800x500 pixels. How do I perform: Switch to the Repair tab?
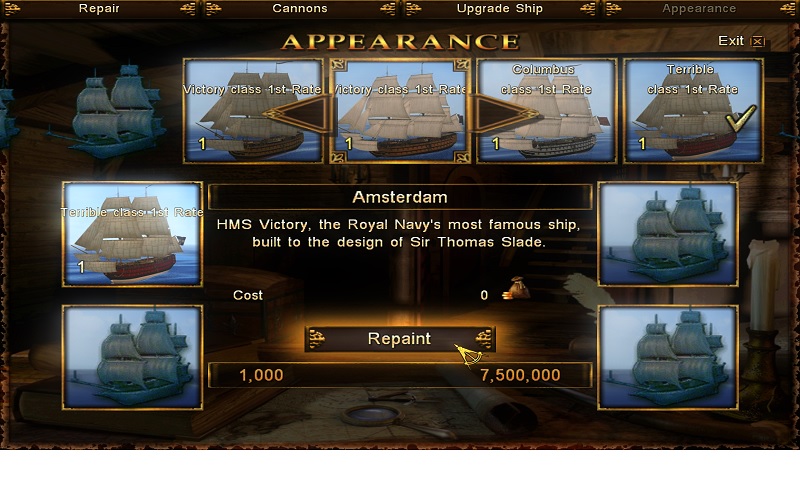point(98,9)
